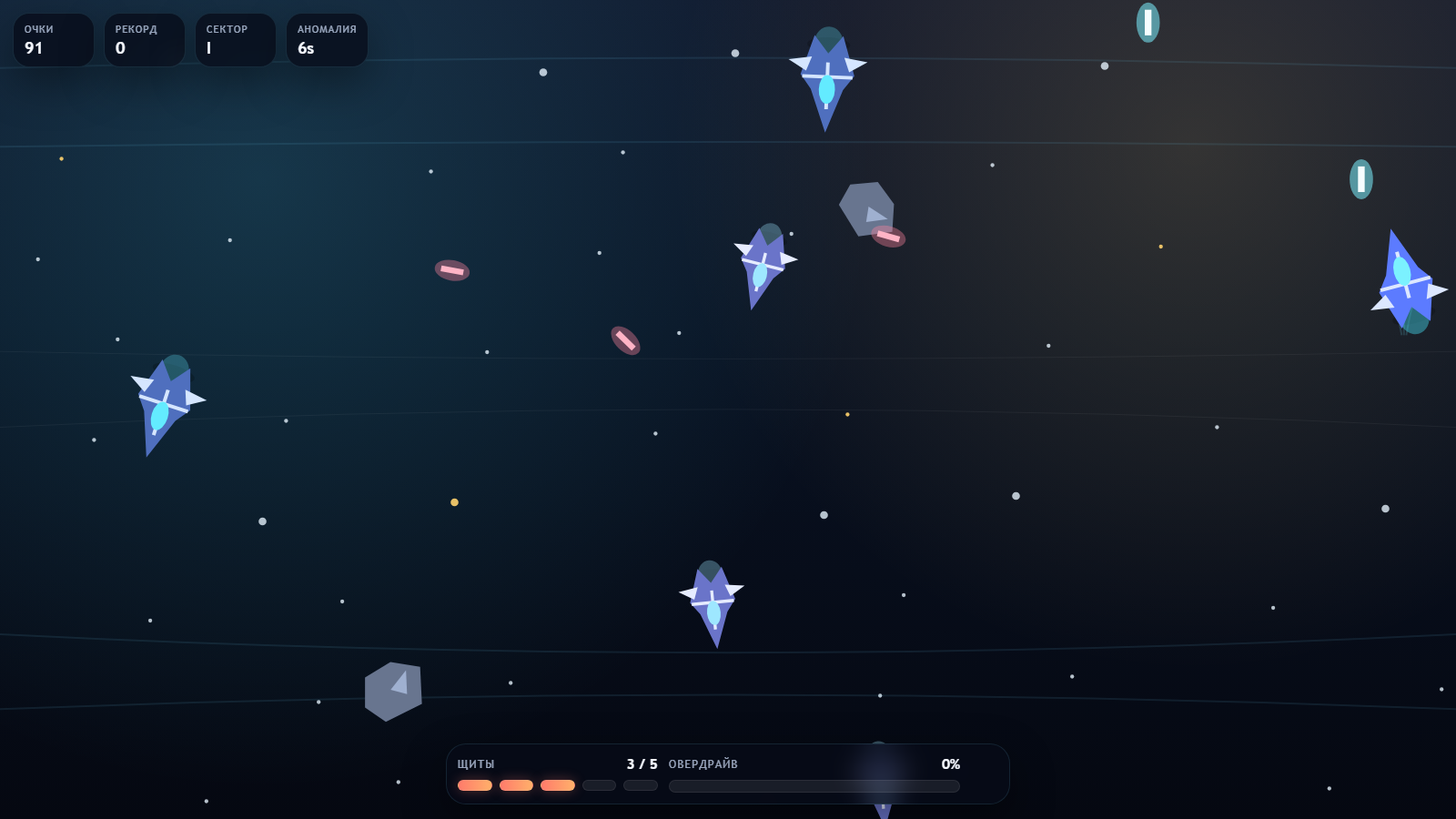Select the gray asteroid near the top right
This screenshot has height=819, width=1456.
click(866, 209)
